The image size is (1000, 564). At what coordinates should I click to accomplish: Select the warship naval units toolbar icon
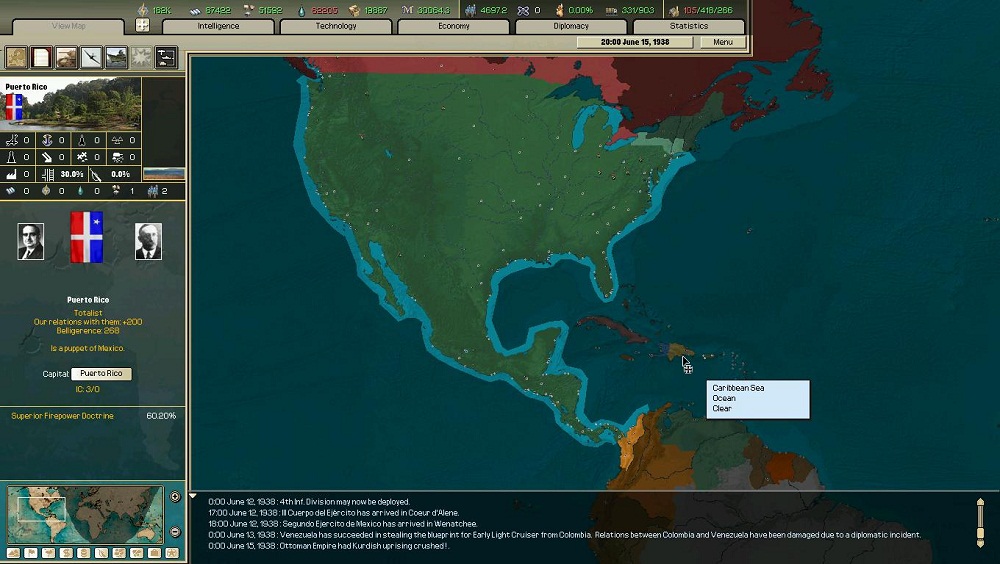[116, 57]
